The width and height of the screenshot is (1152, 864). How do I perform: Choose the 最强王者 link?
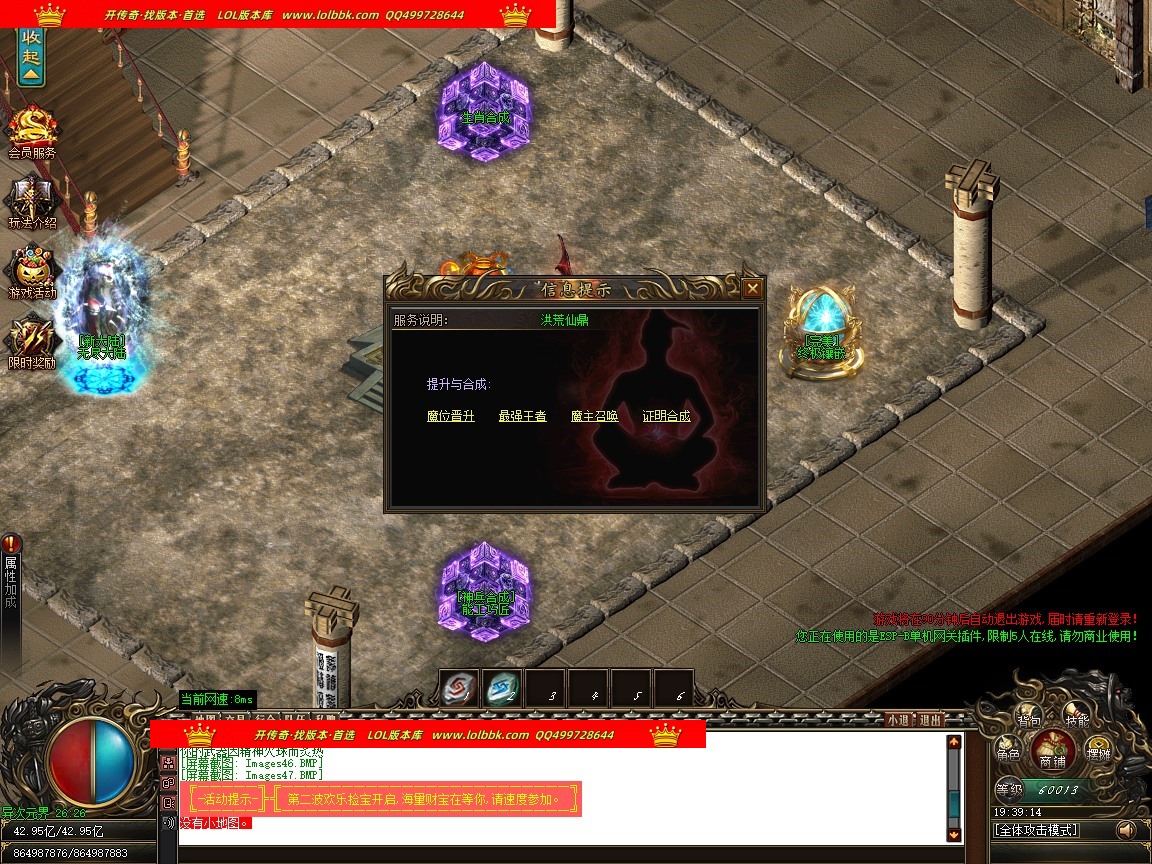(x=523, y=416)
